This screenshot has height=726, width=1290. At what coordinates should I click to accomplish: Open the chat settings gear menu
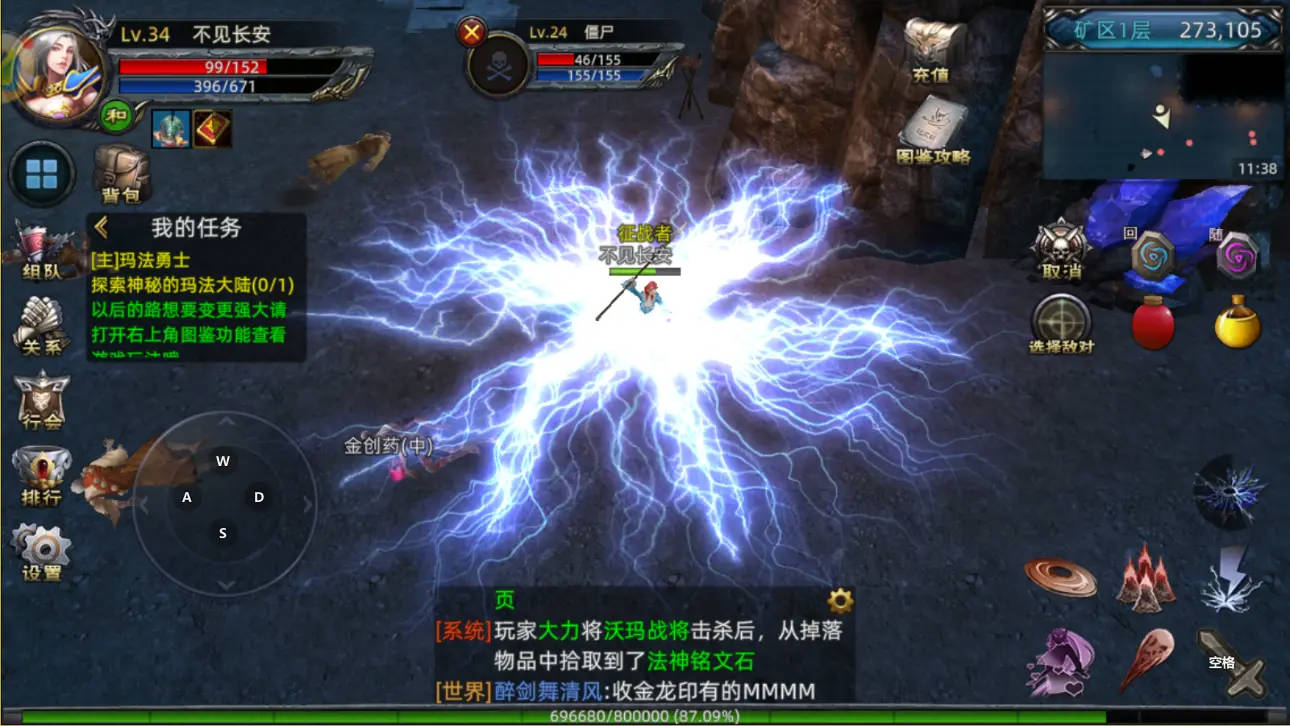(x=838, y=600)
